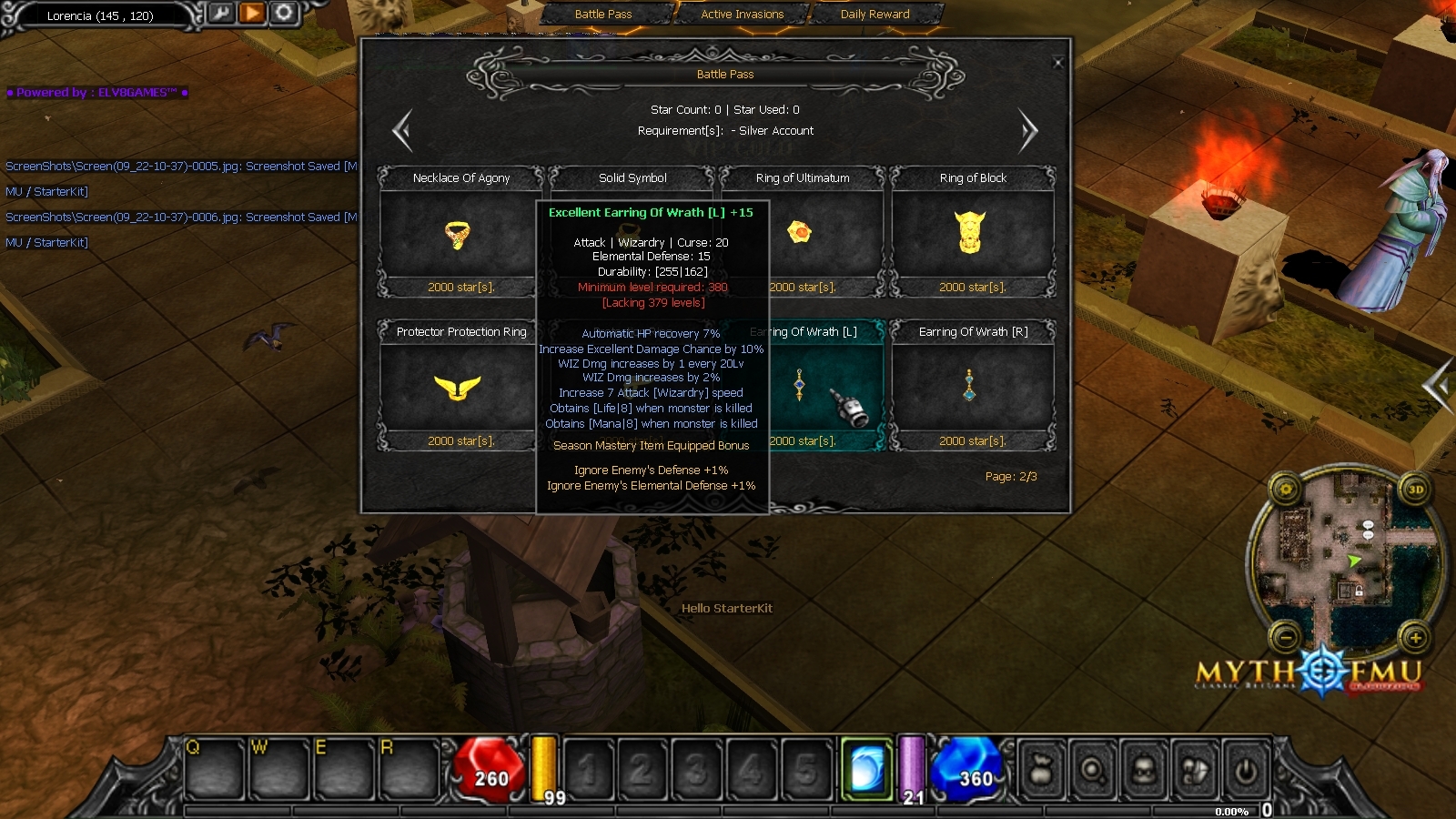Click the orange play arrow button
Viewport: 1456px width, 819px height.
click(252, 13)
